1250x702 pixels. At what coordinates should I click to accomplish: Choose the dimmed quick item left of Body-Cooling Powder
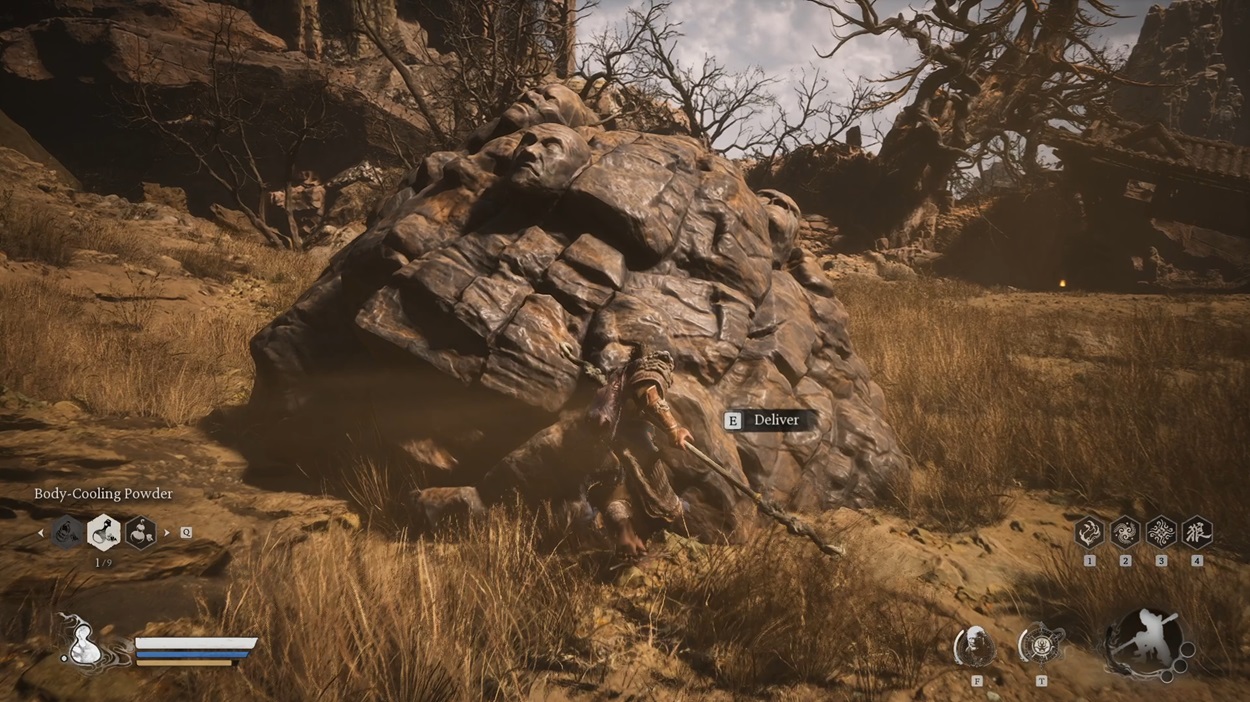(x=68, y=532)
